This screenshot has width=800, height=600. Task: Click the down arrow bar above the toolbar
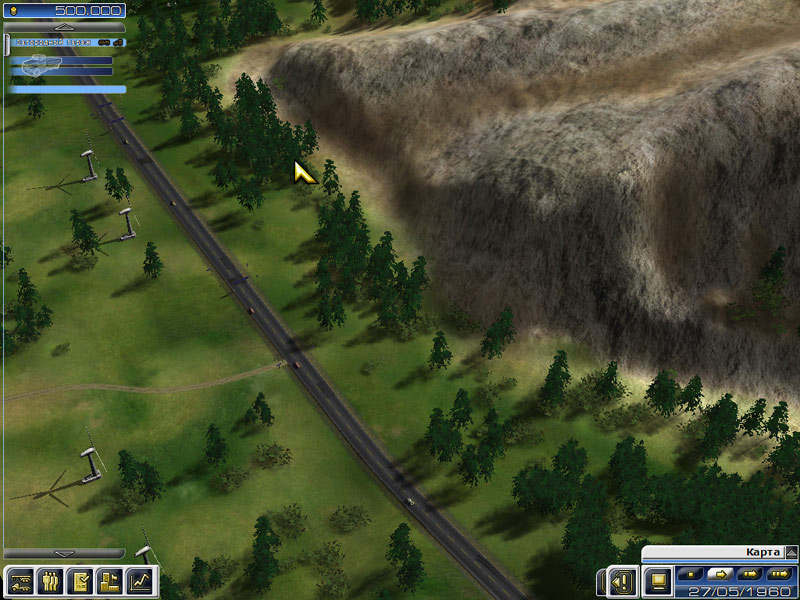[x=63, y=553]
